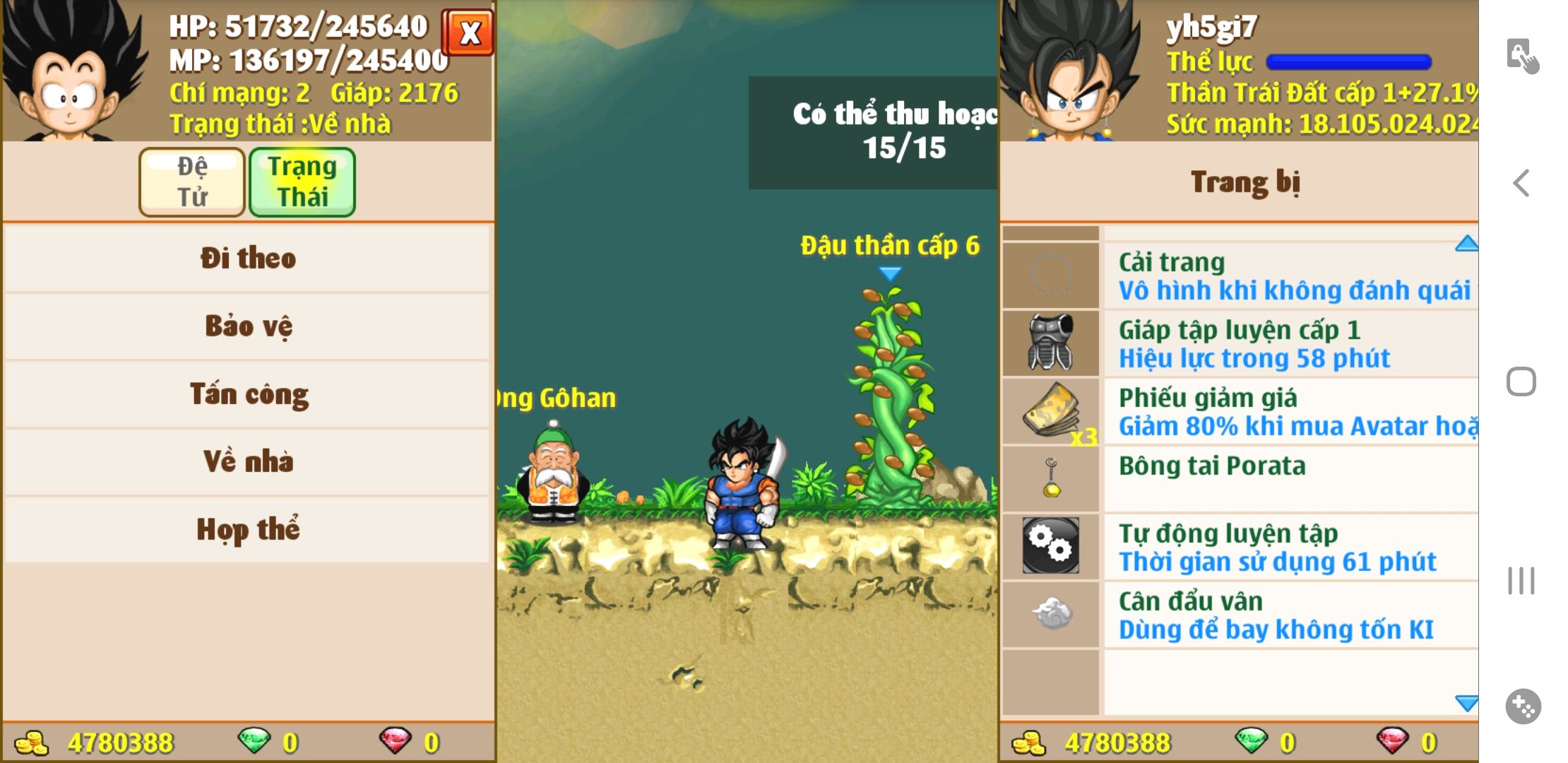Select the Cân đẩu vân cloud item
Image resolution: width=1568 pixels, height=763 pixels.
(1290, 615)
